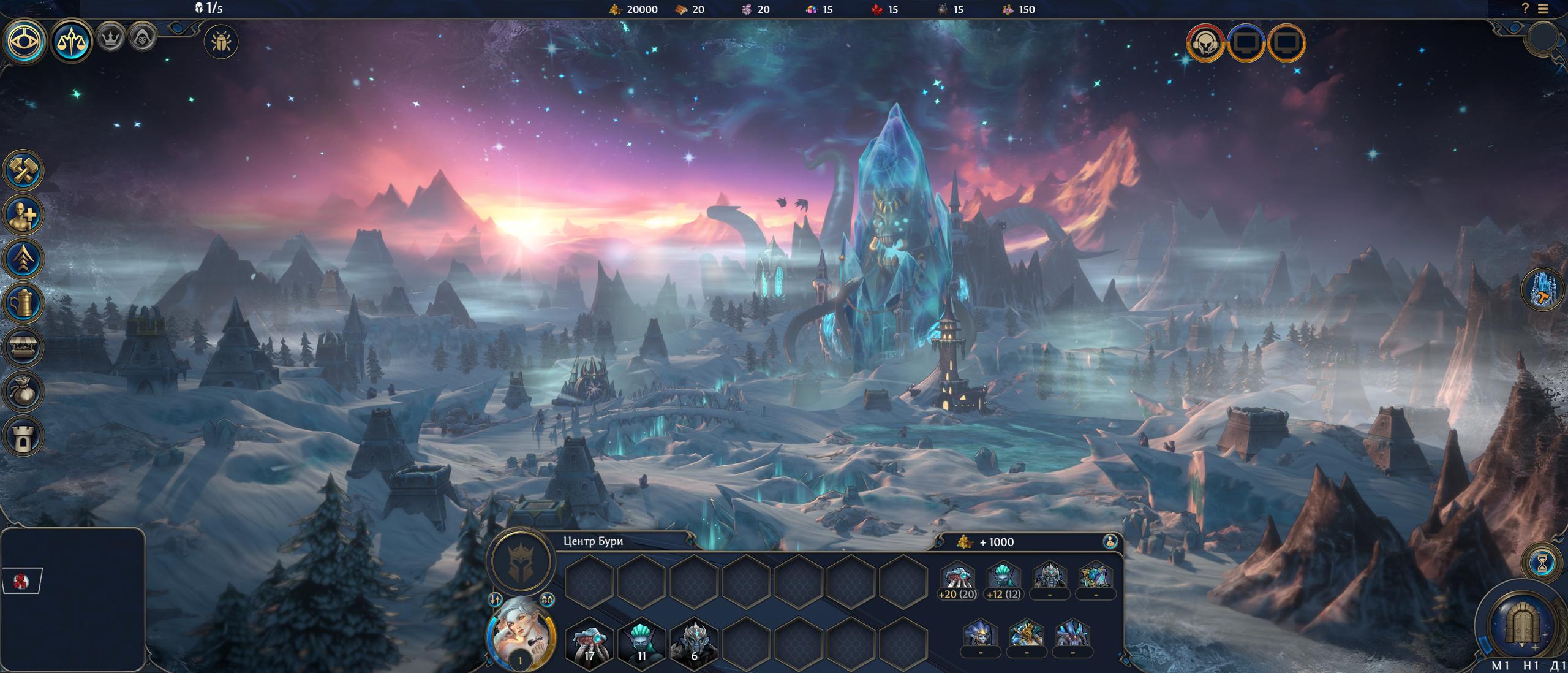Click the scales balance button
1568x673 pixels.
point(72,42)
